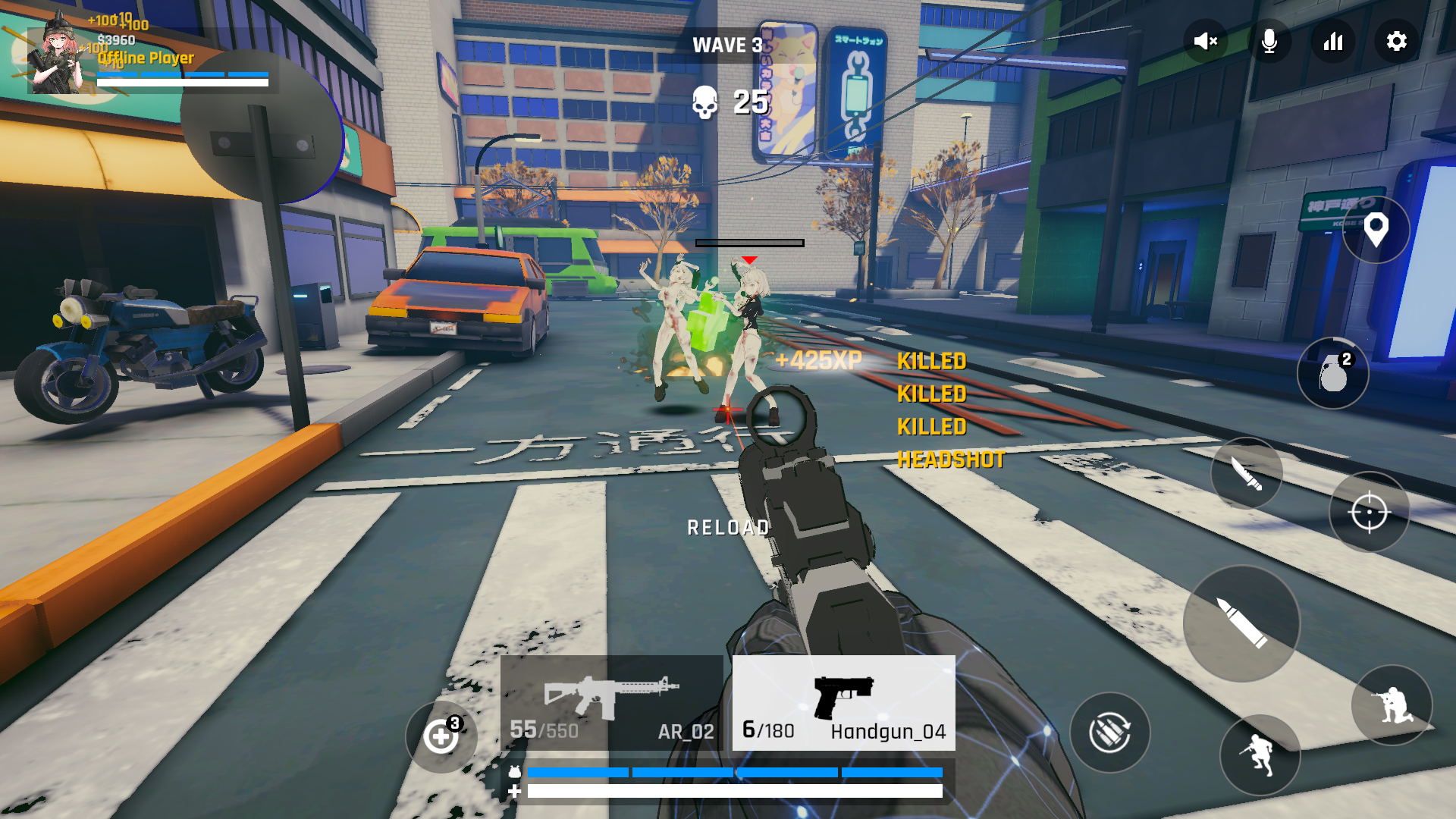
Task: Crouch using the kneeling soldier button
Action: (x=1392, y=705)
